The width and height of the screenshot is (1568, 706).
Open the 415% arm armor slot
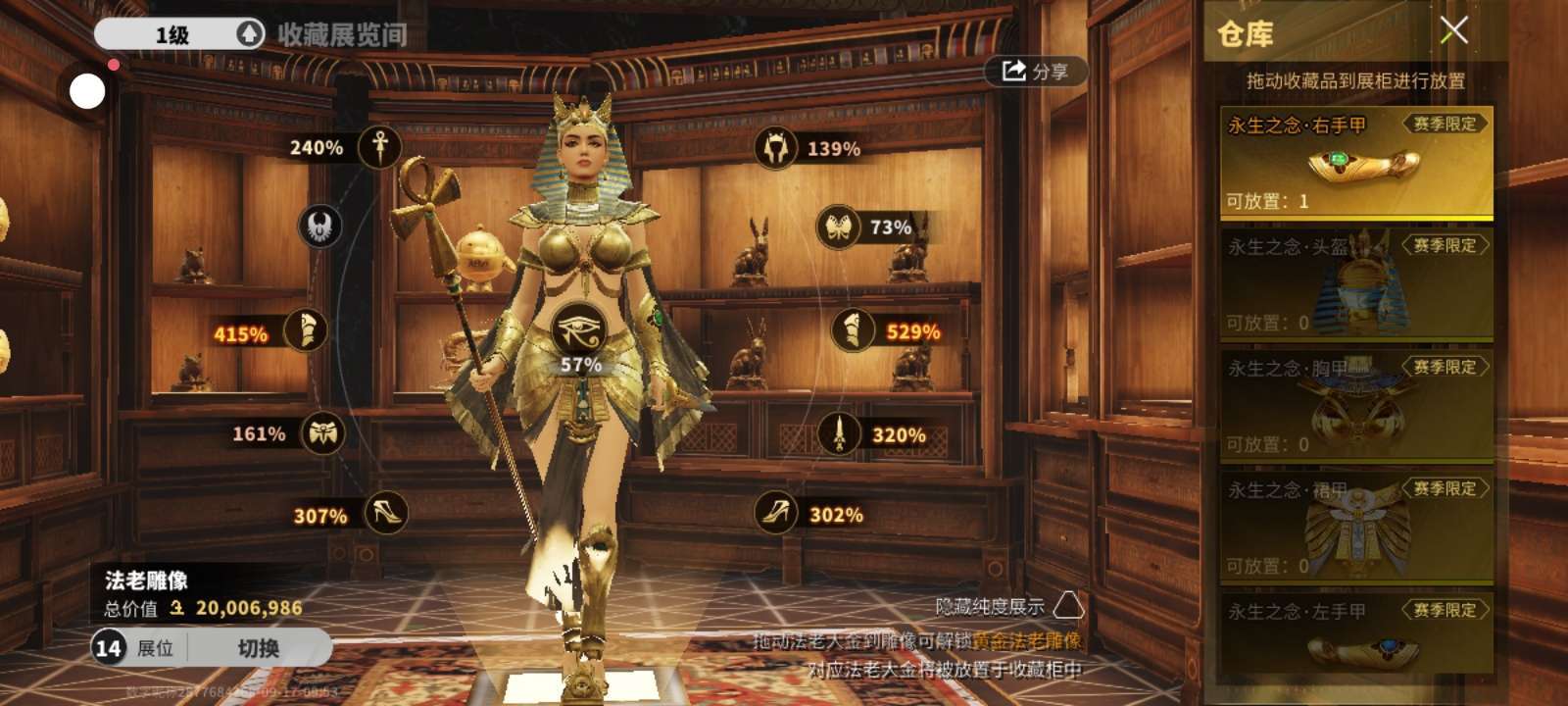click(x=305, y=331)
